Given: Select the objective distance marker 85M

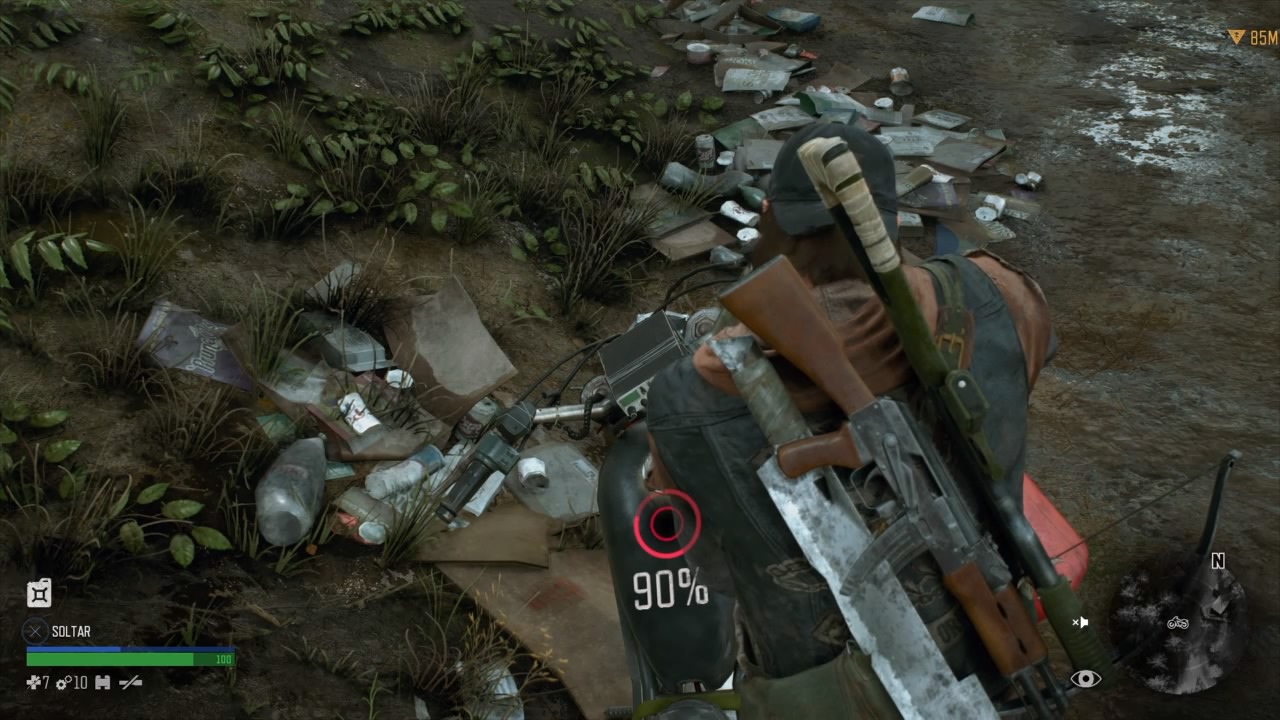Looking at the screenshot, I should click(1252, 38).
